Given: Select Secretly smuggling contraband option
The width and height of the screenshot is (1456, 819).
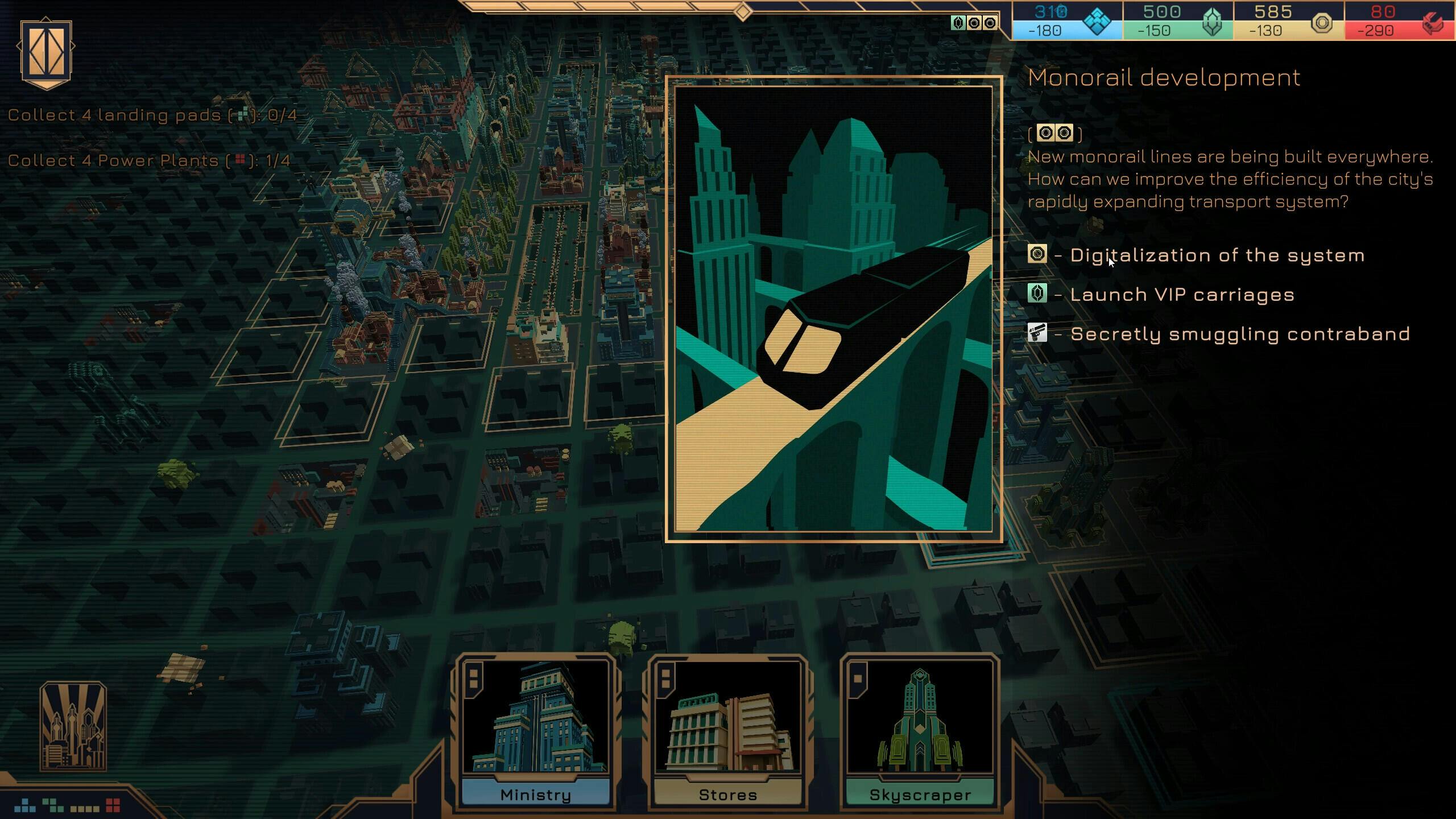Looking at the screenshot, I should 1240,334.
